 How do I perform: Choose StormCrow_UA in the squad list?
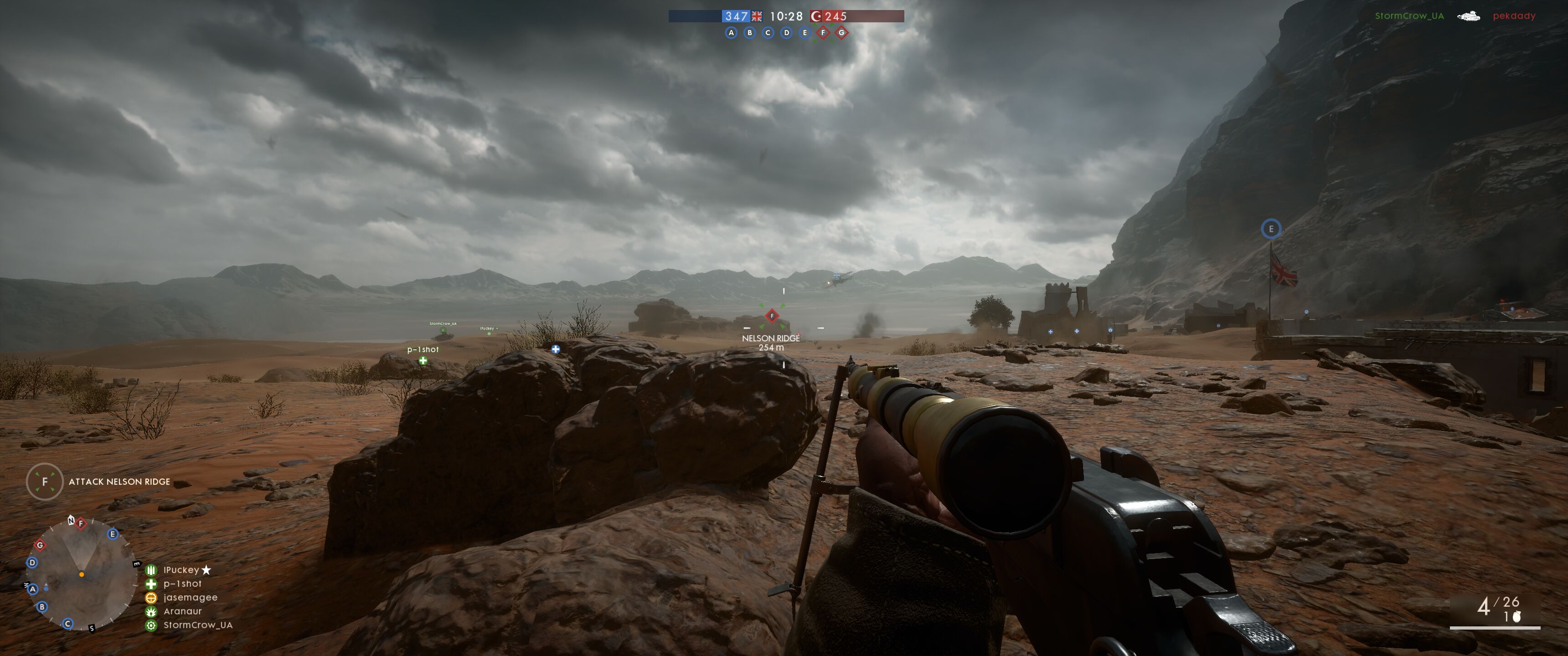coord(198,625)
